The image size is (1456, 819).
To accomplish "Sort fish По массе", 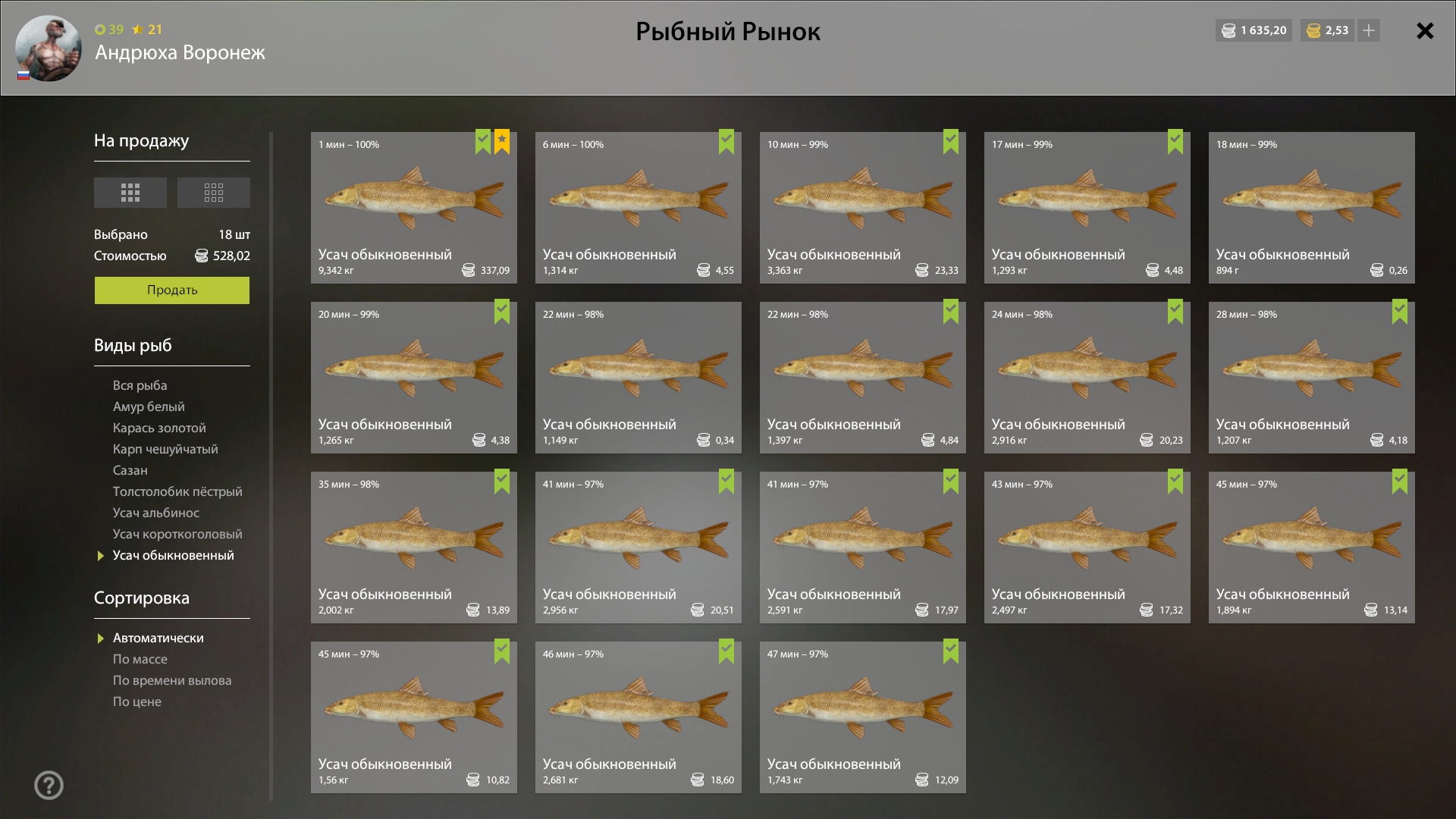I will [140, 659].
